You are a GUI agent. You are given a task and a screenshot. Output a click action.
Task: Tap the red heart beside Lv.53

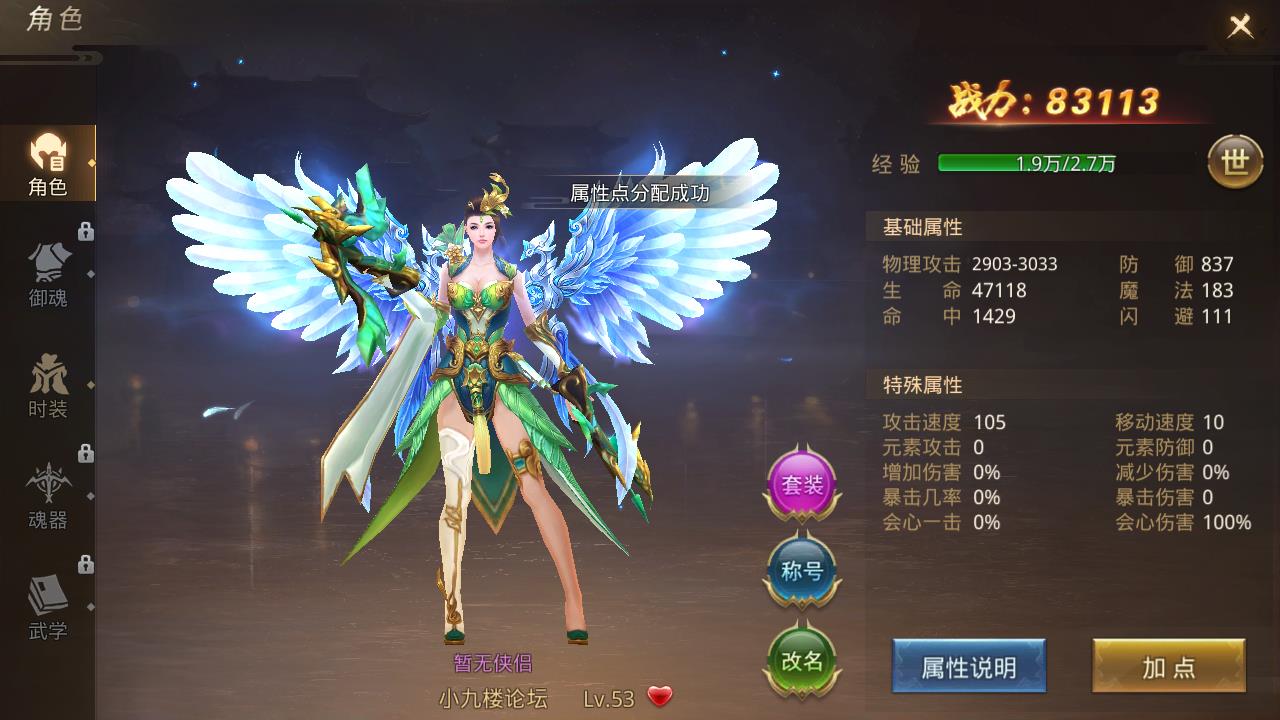click(x=660, y=697)
